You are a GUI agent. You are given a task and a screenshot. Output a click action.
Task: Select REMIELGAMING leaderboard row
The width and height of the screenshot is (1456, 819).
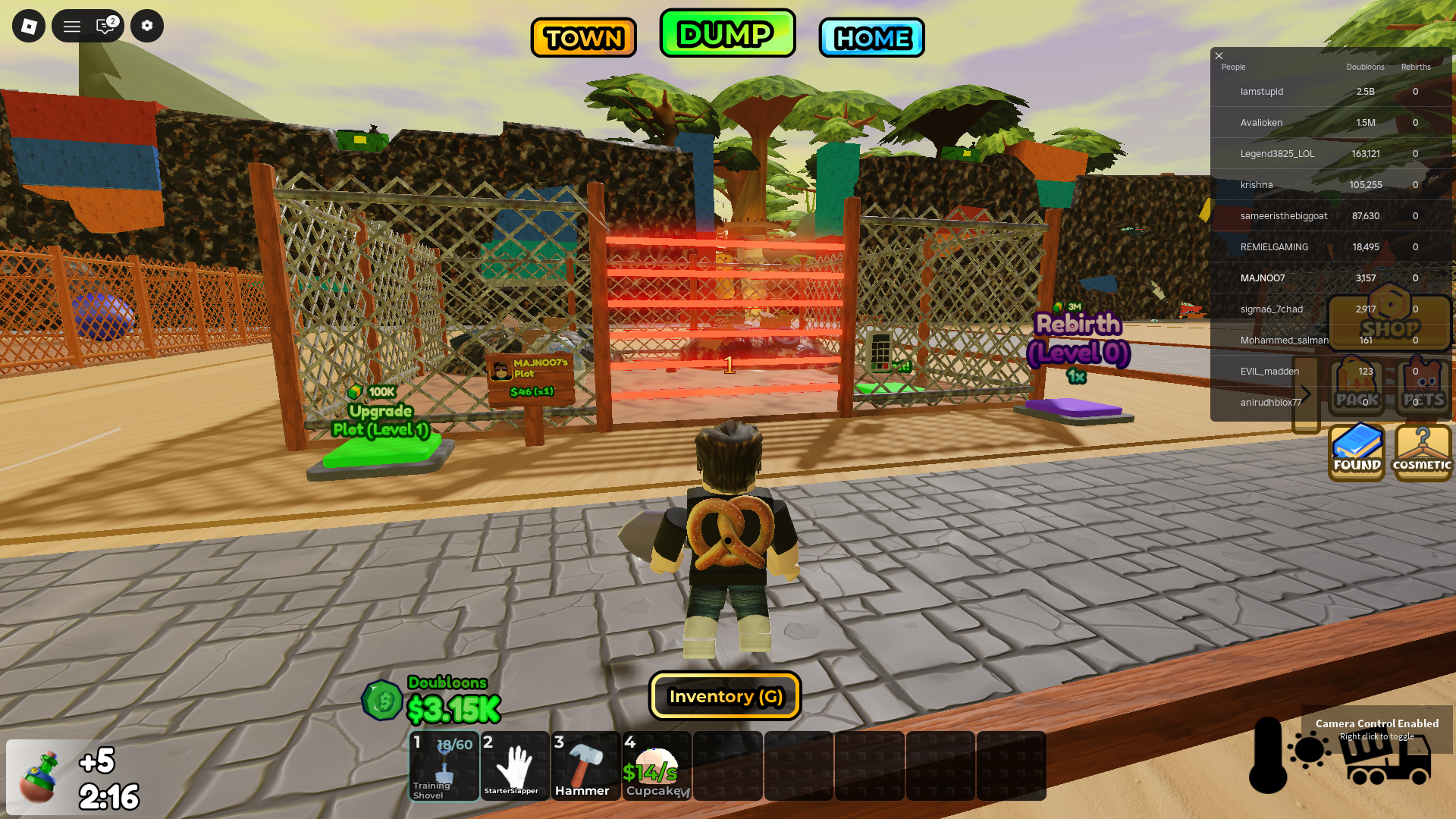pyautogui.click(x=1274, y=247)
